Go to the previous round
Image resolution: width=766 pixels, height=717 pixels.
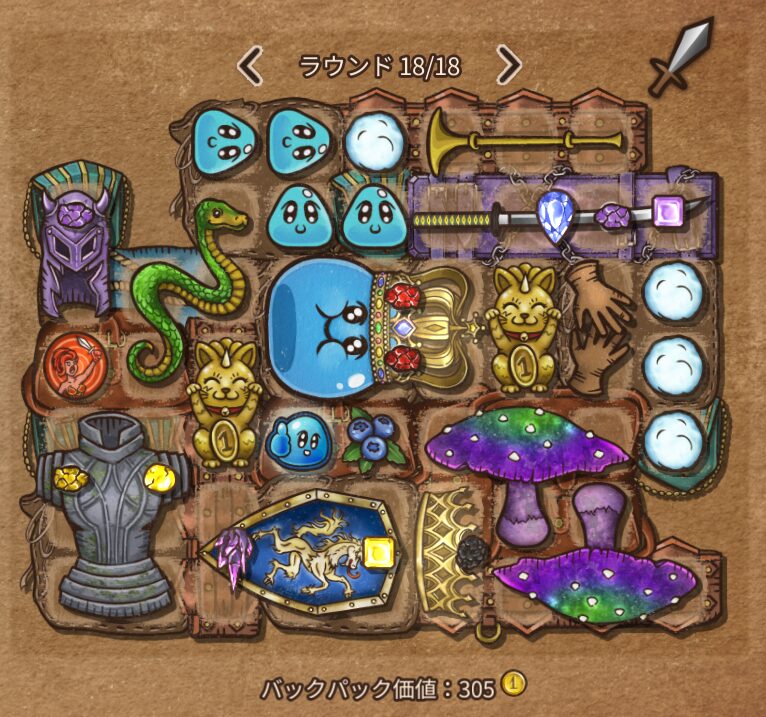pyautogui.click(x=250, y=66)
